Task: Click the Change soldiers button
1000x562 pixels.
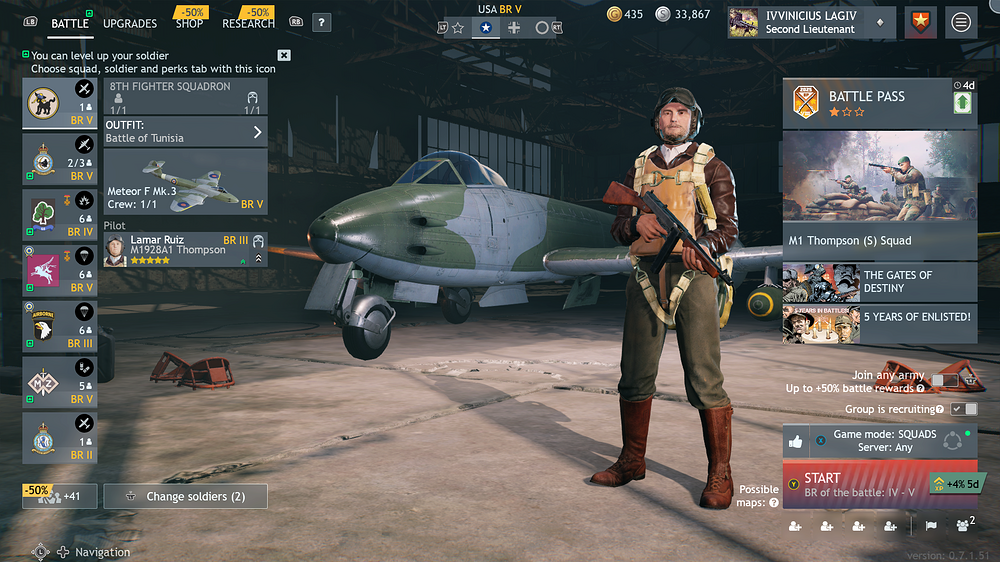Action: point(185,496)
